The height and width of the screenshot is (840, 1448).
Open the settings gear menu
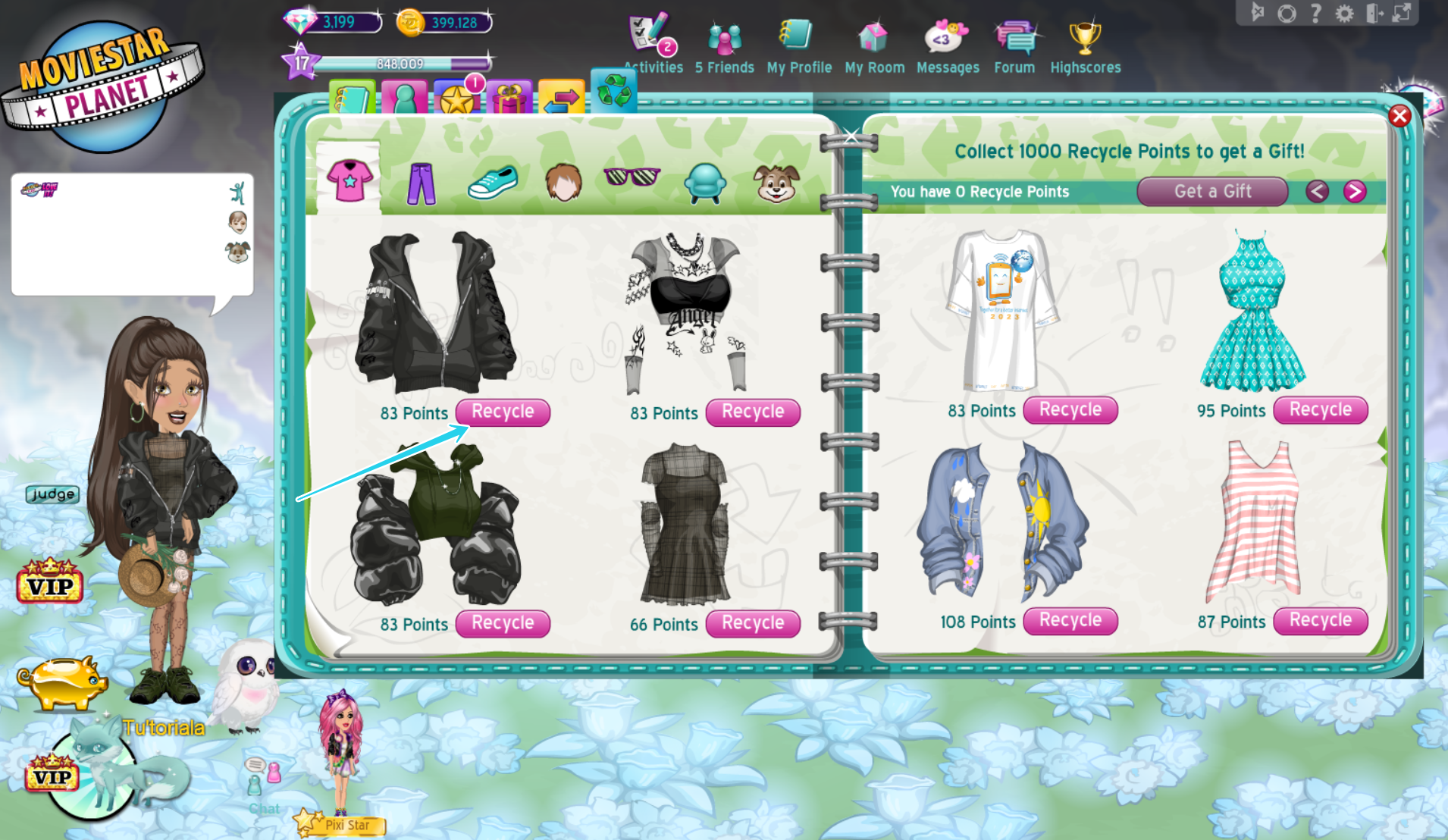point(1345,12)
